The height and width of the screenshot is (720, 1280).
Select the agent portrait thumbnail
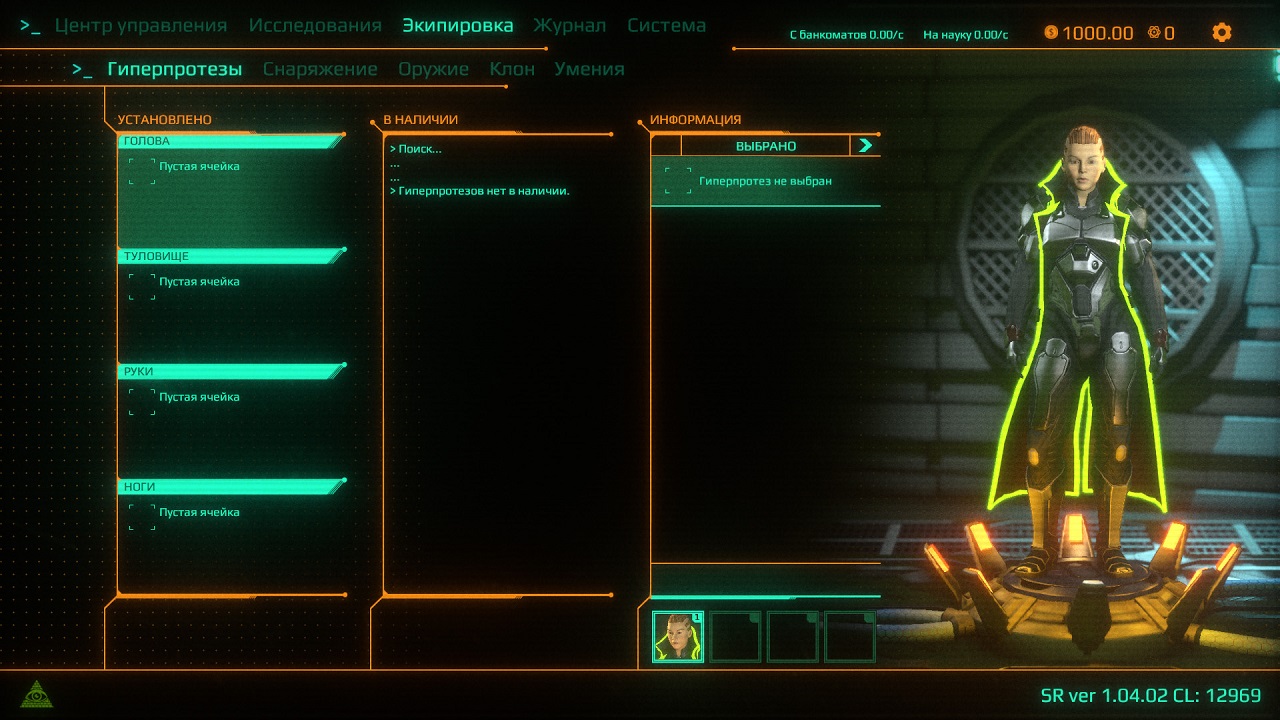678,637
